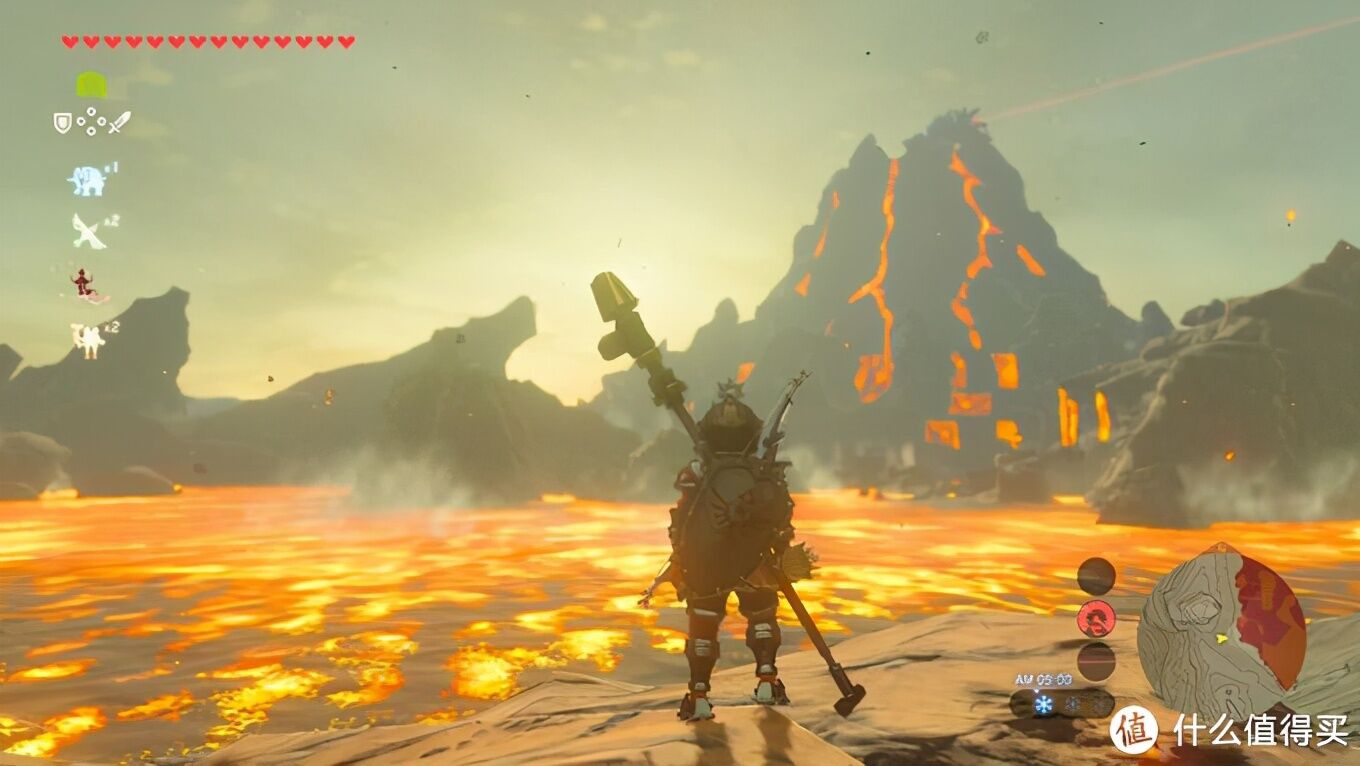Activate the blue elephant Mipha's Grace icon
The height and width of the screenshot is (766, 1360).
coord(88,180)
